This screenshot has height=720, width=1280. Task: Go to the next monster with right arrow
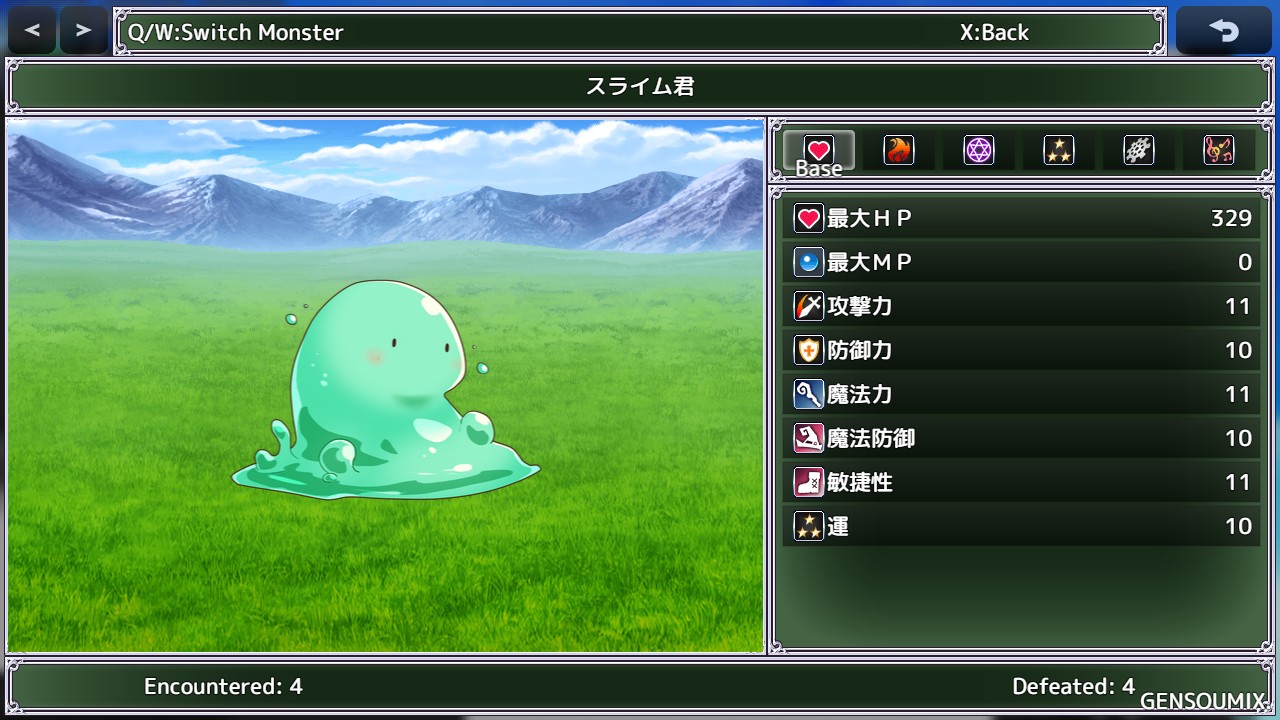(x=83, y=31)
